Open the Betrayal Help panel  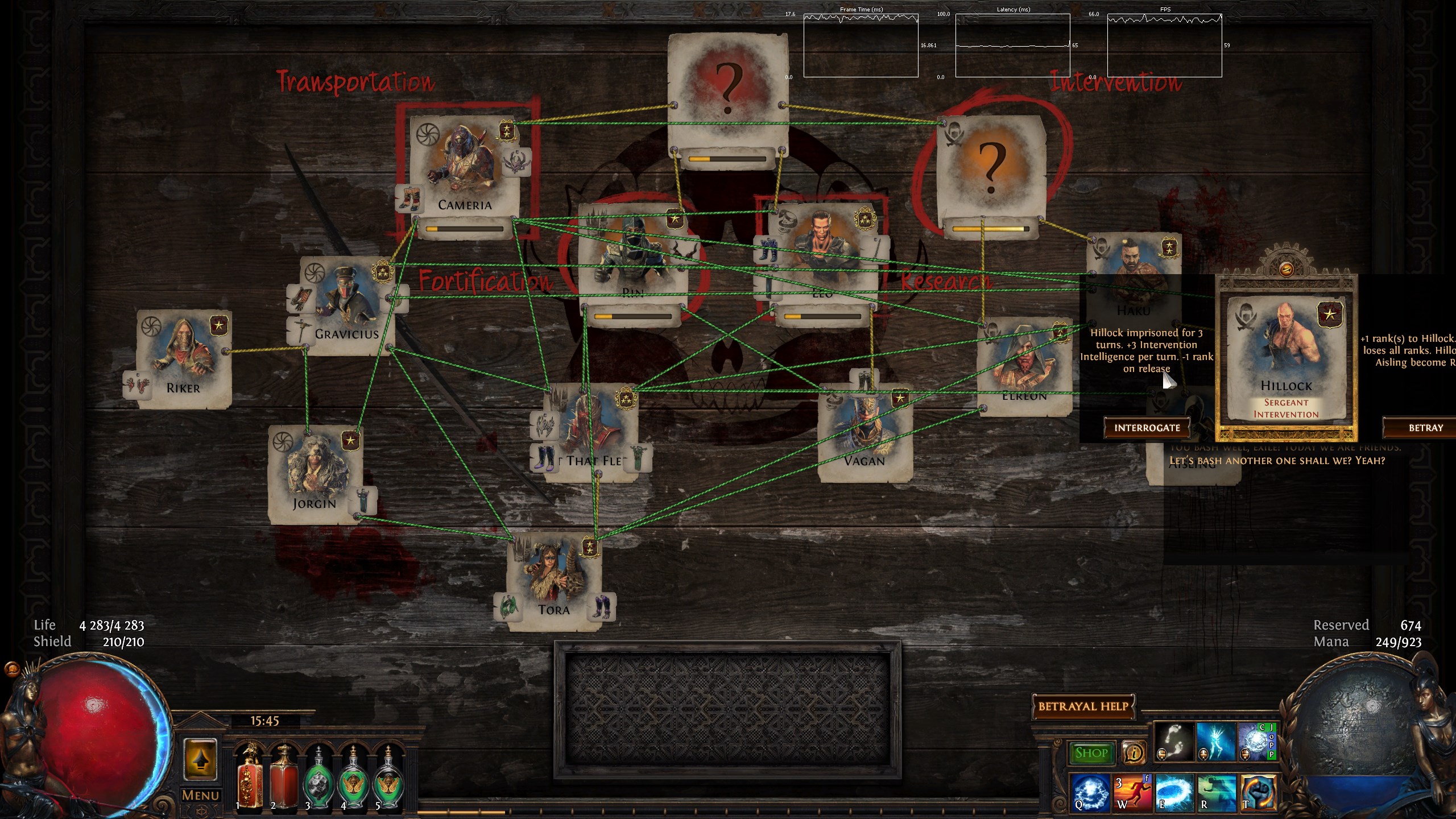pyautogui.click(x=1083, y=706)
